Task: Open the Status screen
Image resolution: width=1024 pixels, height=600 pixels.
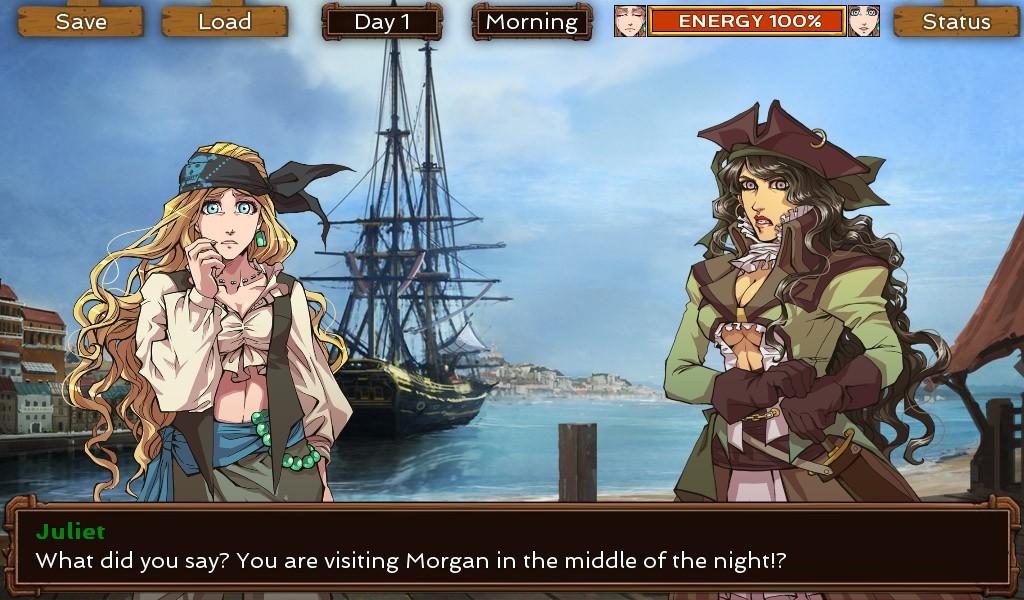Action: click(956, 21)
